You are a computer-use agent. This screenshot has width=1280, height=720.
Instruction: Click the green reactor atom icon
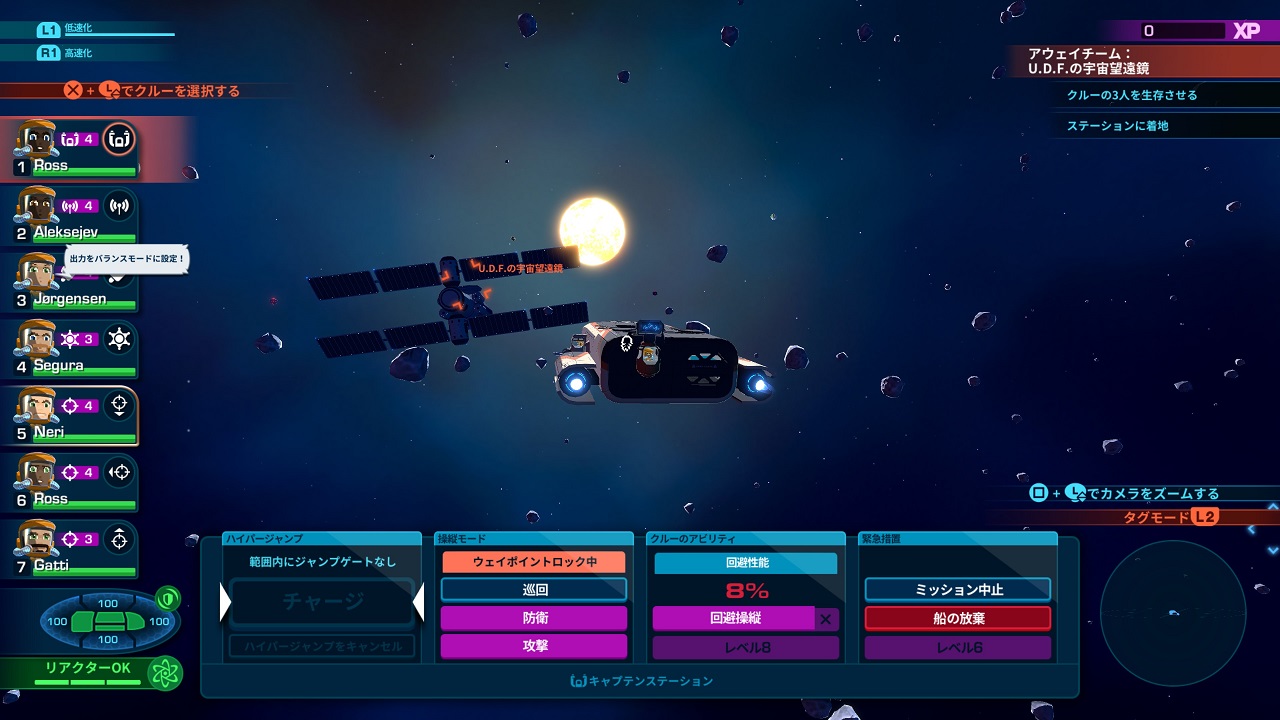click(x=164, y=673)
